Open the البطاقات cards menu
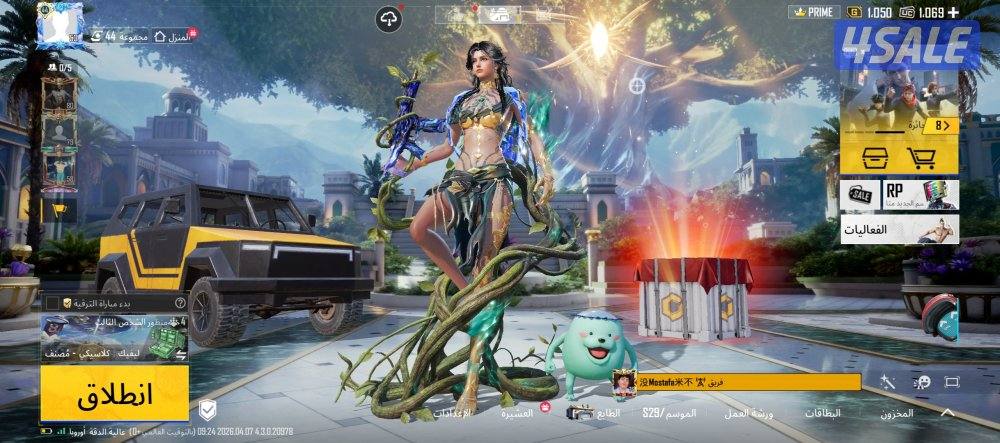1000x443 pixels. pos(823,413)
